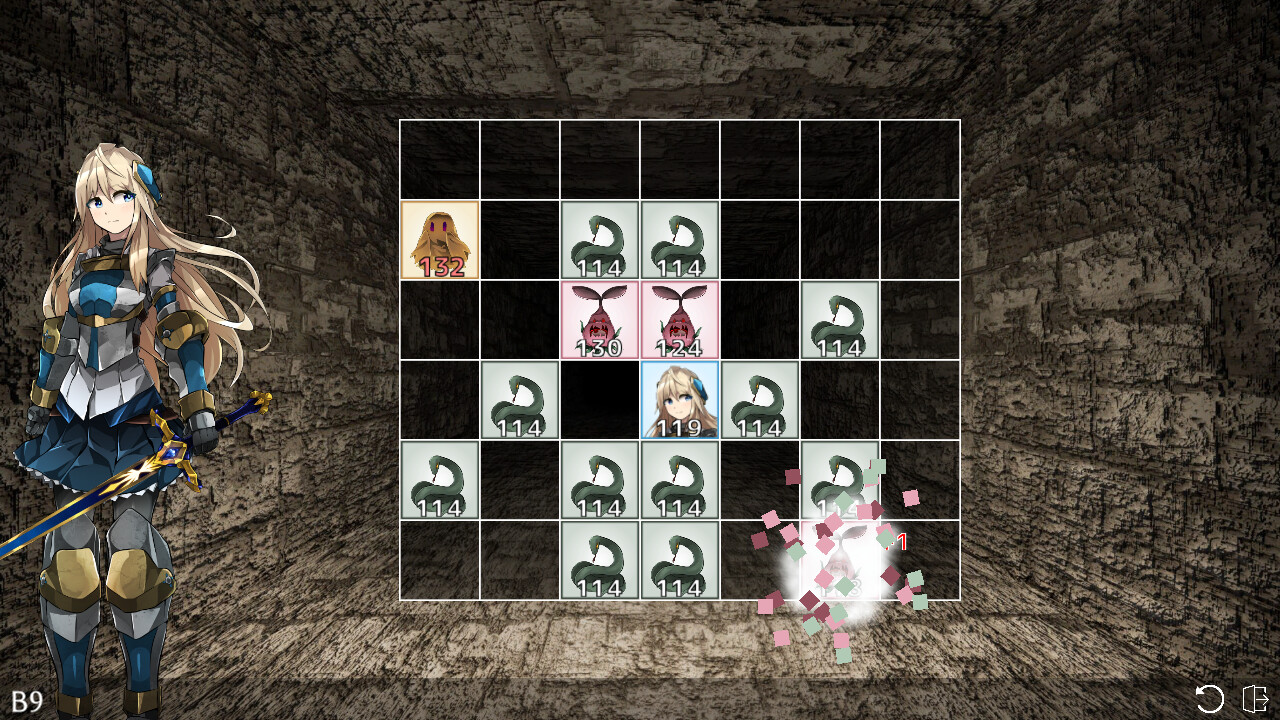Image resolution: width=1280 pixels, height=720 pixels.
Task: Click the snake tile beside the 132 monster
Action: 600,242
